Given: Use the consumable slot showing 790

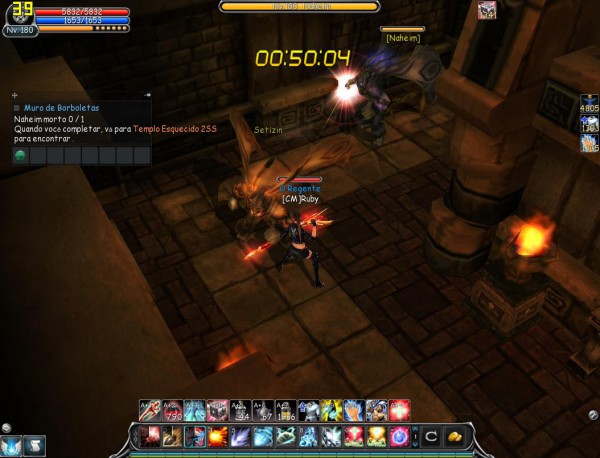Looking at the screenshot, I should (173, 410).
